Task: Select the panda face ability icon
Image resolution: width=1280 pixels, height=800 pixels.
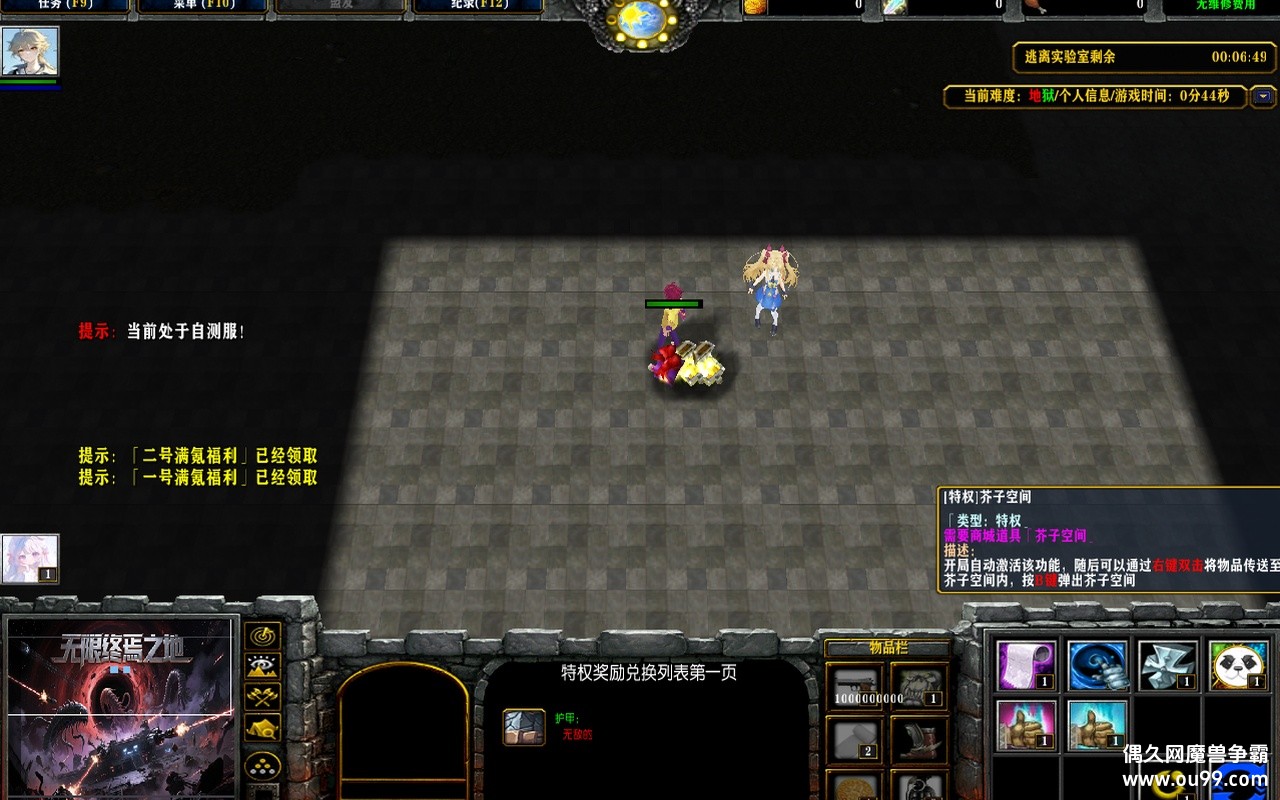Action: (x=1241, y=665)
